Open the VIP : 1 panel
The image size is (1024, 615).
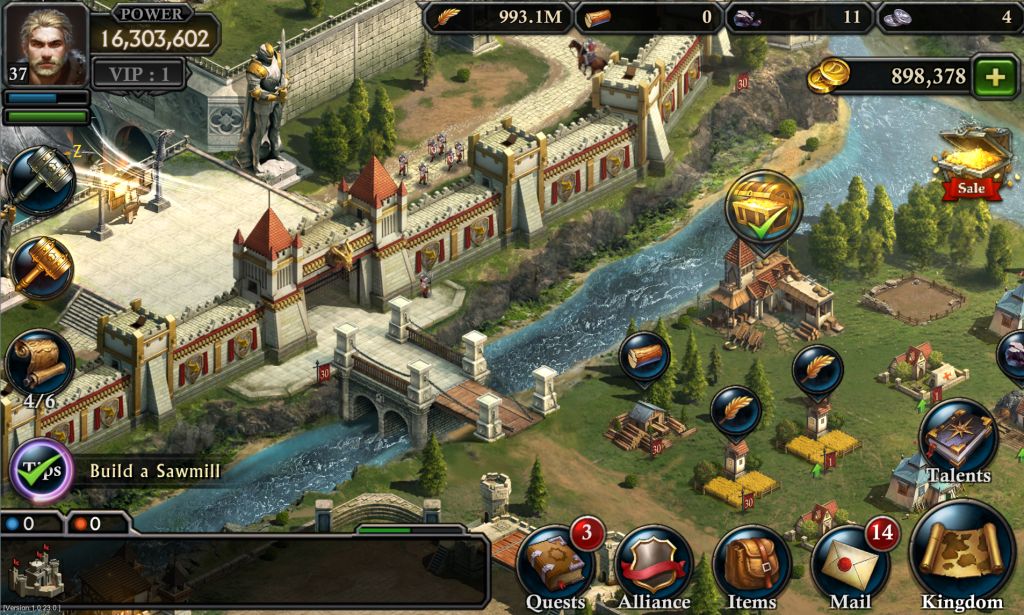(138, 73)
